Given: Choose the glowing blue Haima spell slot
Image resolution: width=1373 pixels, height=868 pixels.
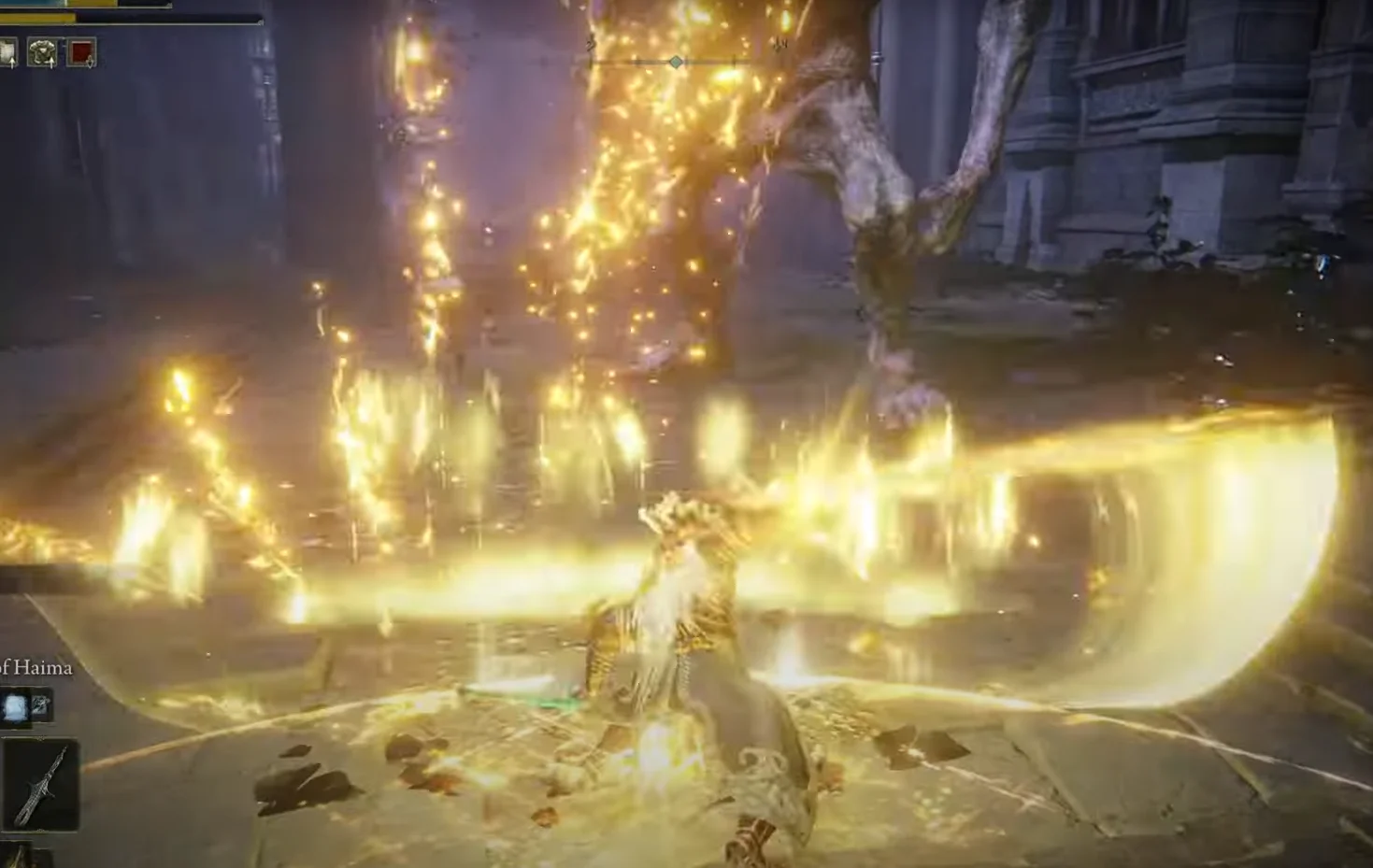Looking at the screenshot, I should pos(16,706).
